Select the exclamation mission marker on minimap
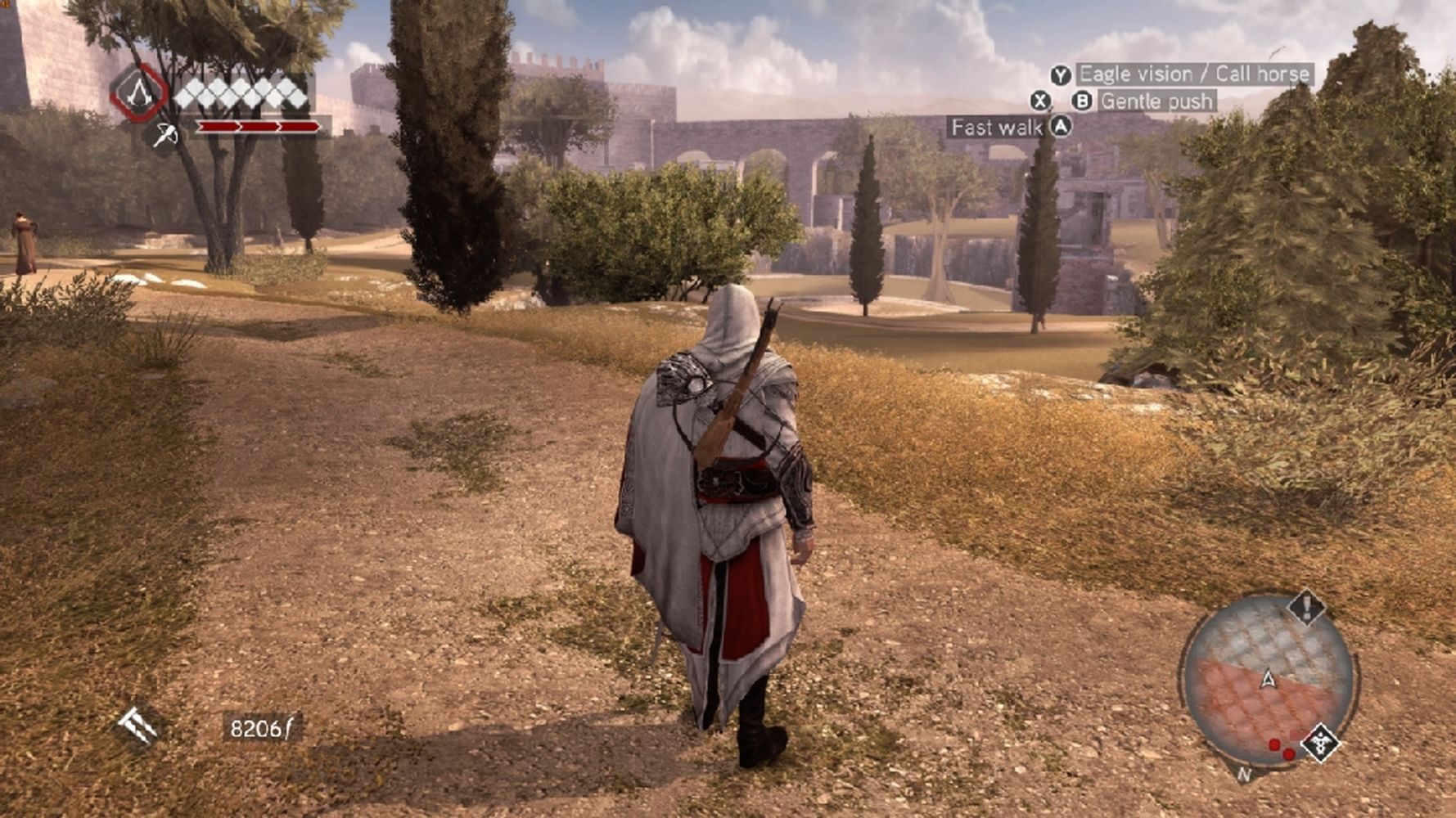Viewport: 1456px width, 818px height. coord(1306,607)
